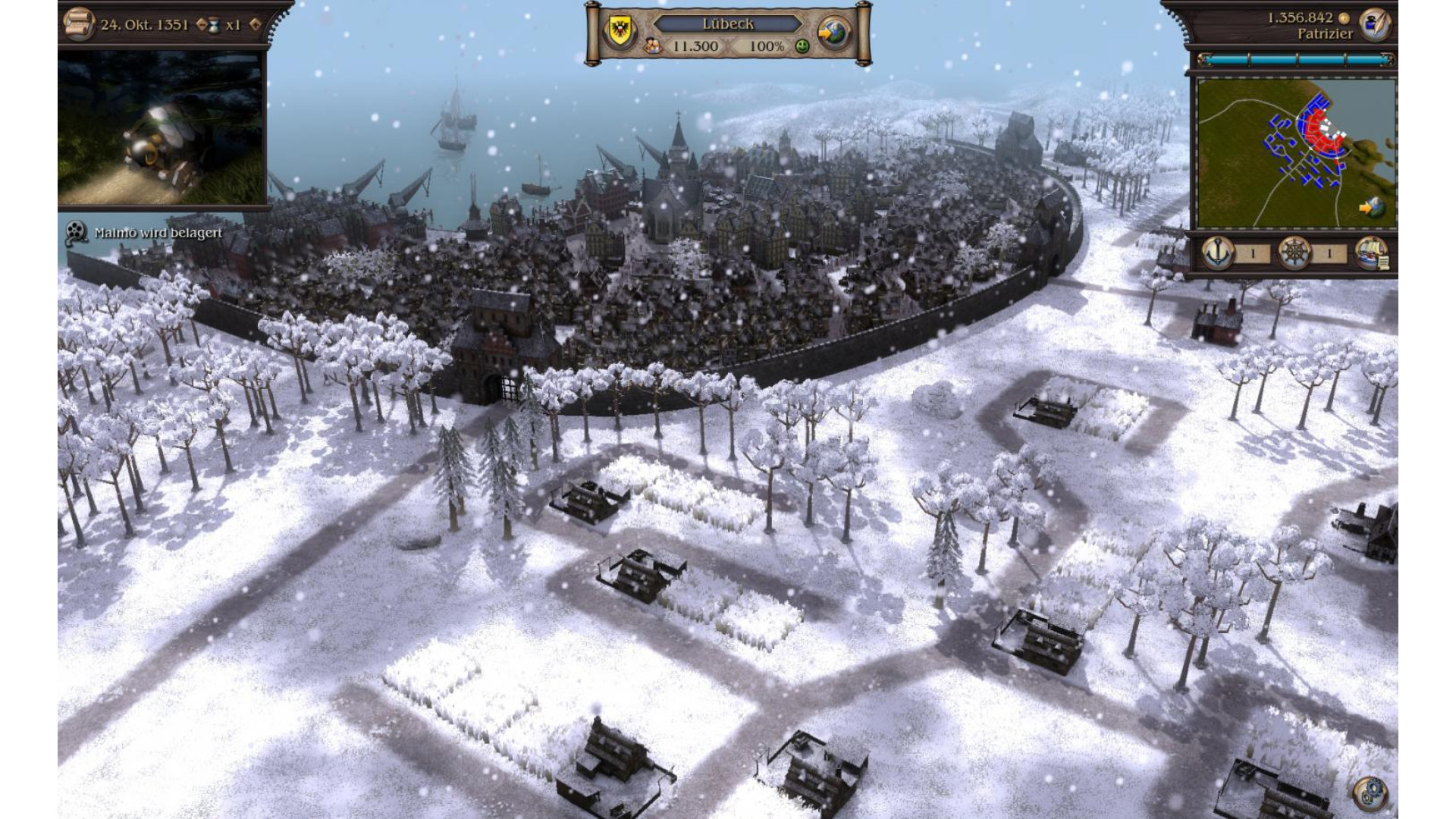Select the Lübeck city name banner

point(727,24)
